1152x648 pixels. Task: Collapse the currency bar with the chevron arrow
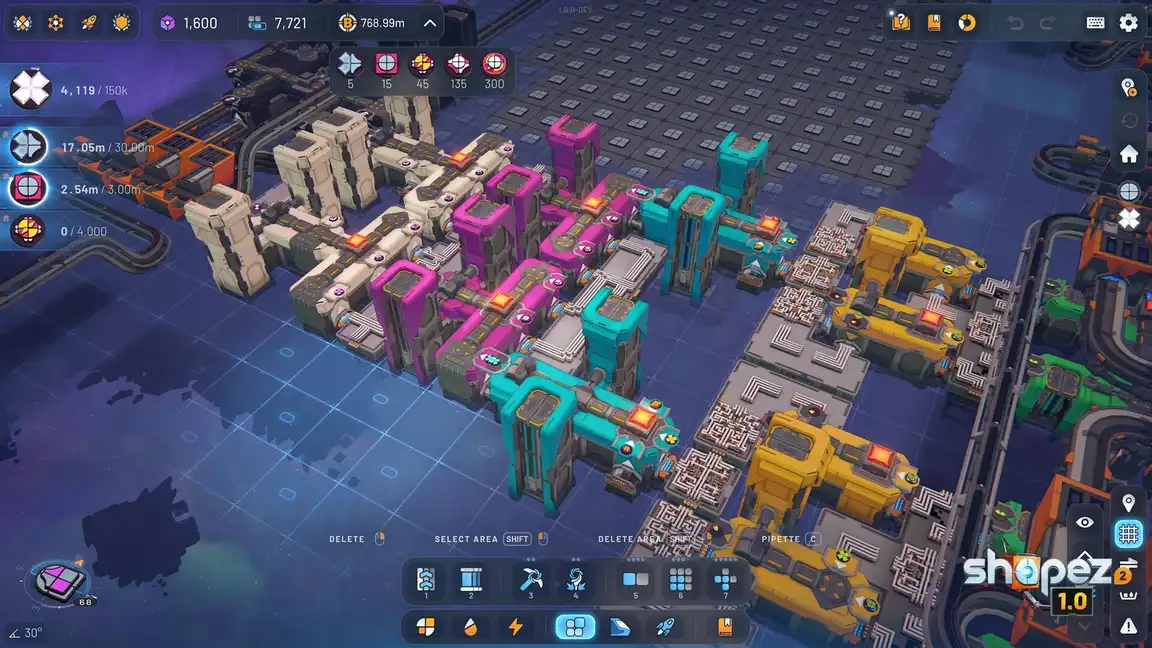pos(430,22)
